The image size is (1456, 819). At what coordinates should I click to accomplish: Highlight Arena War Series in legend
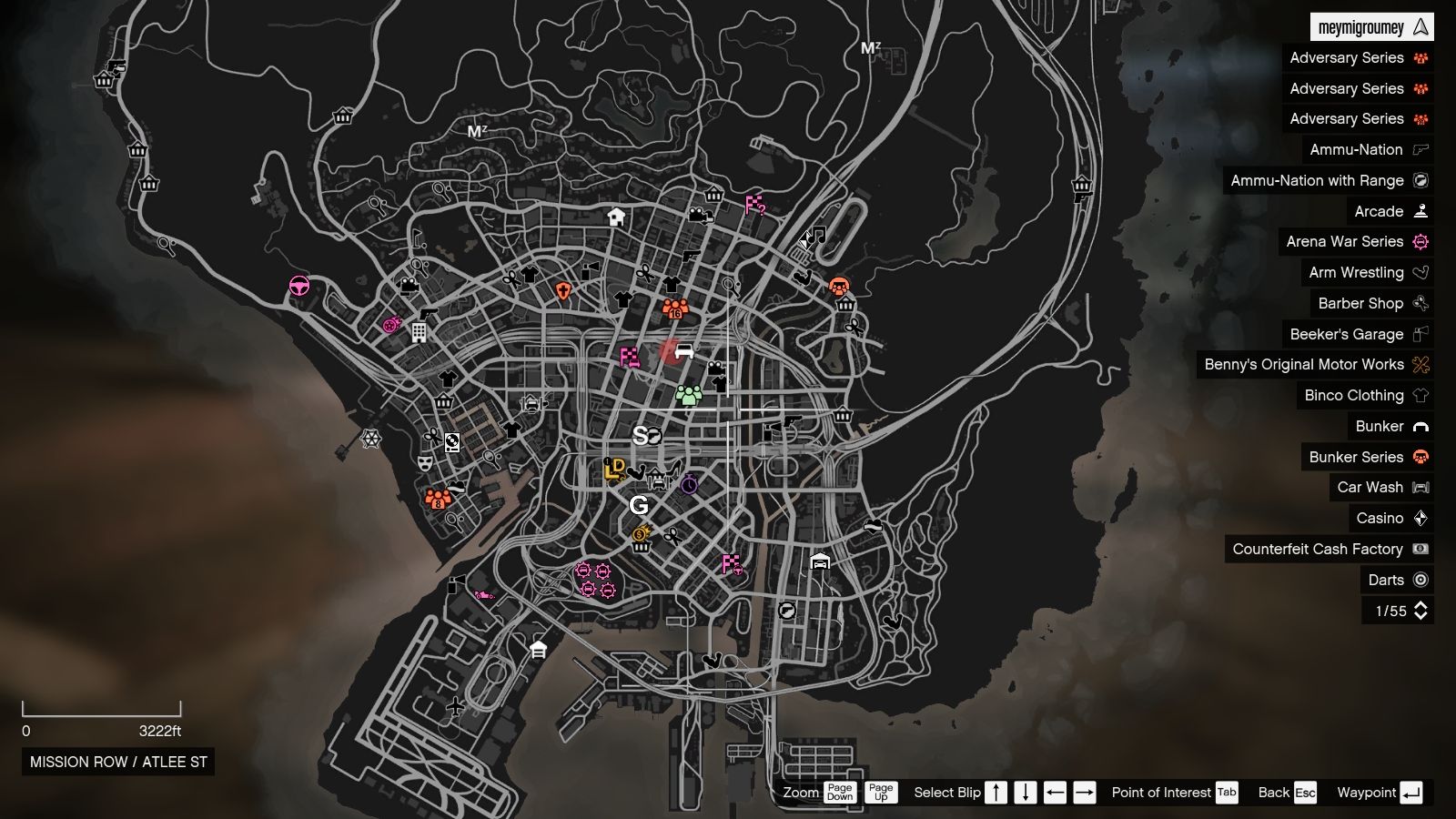coord(1355,241)
